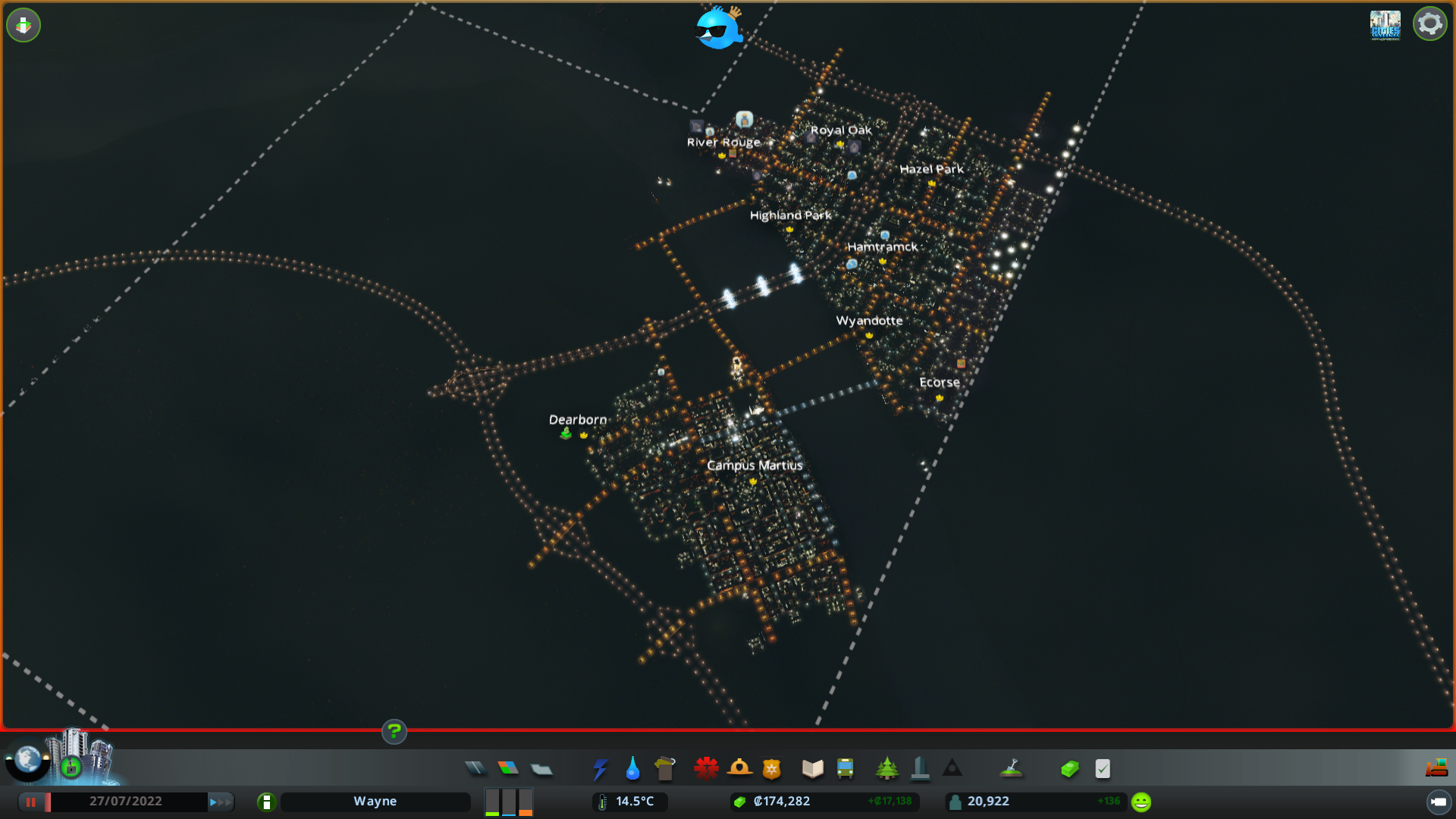Open the Healthcare menu

tap(706, 768)
